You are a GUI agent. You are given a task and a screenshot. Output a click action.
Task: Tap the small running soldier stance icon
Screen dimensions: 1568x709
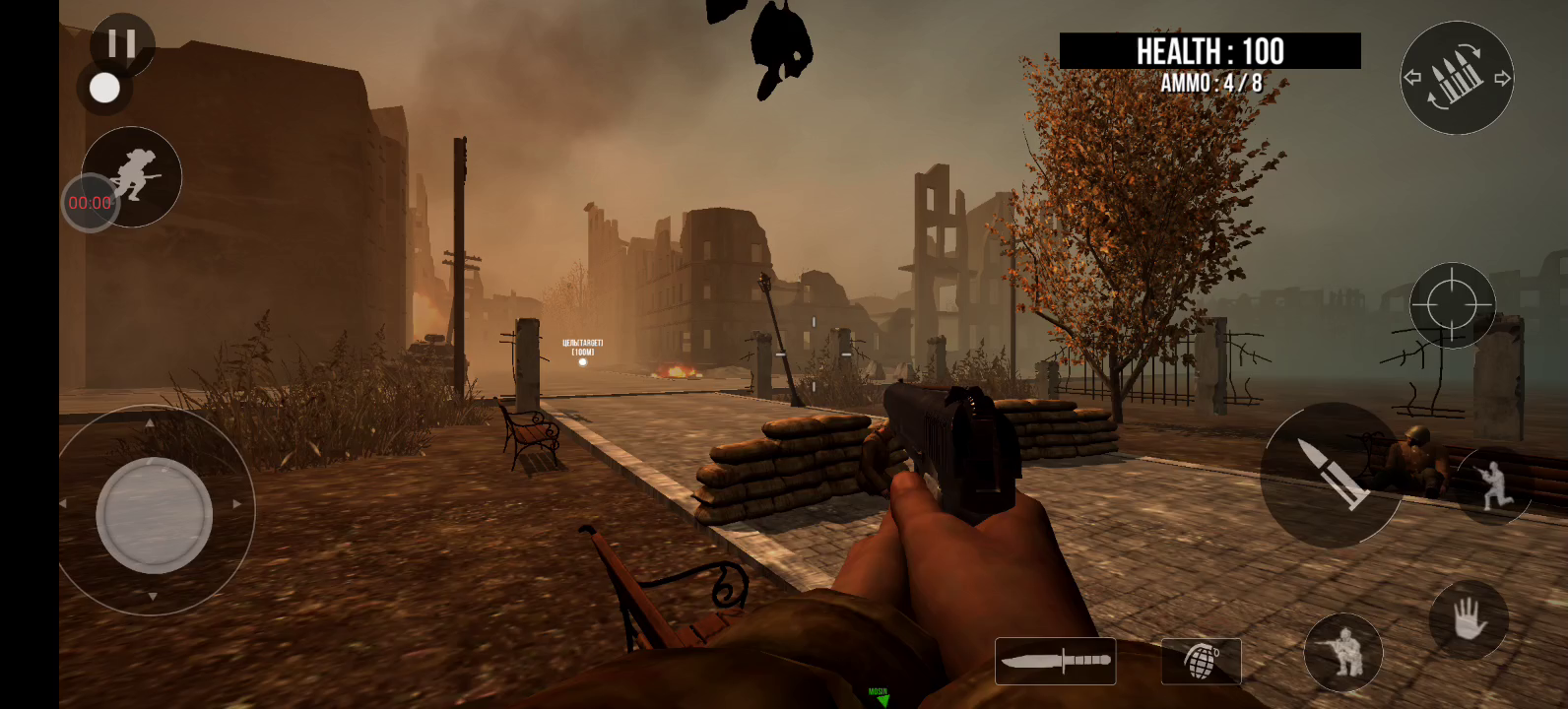tap(1494, 486)
